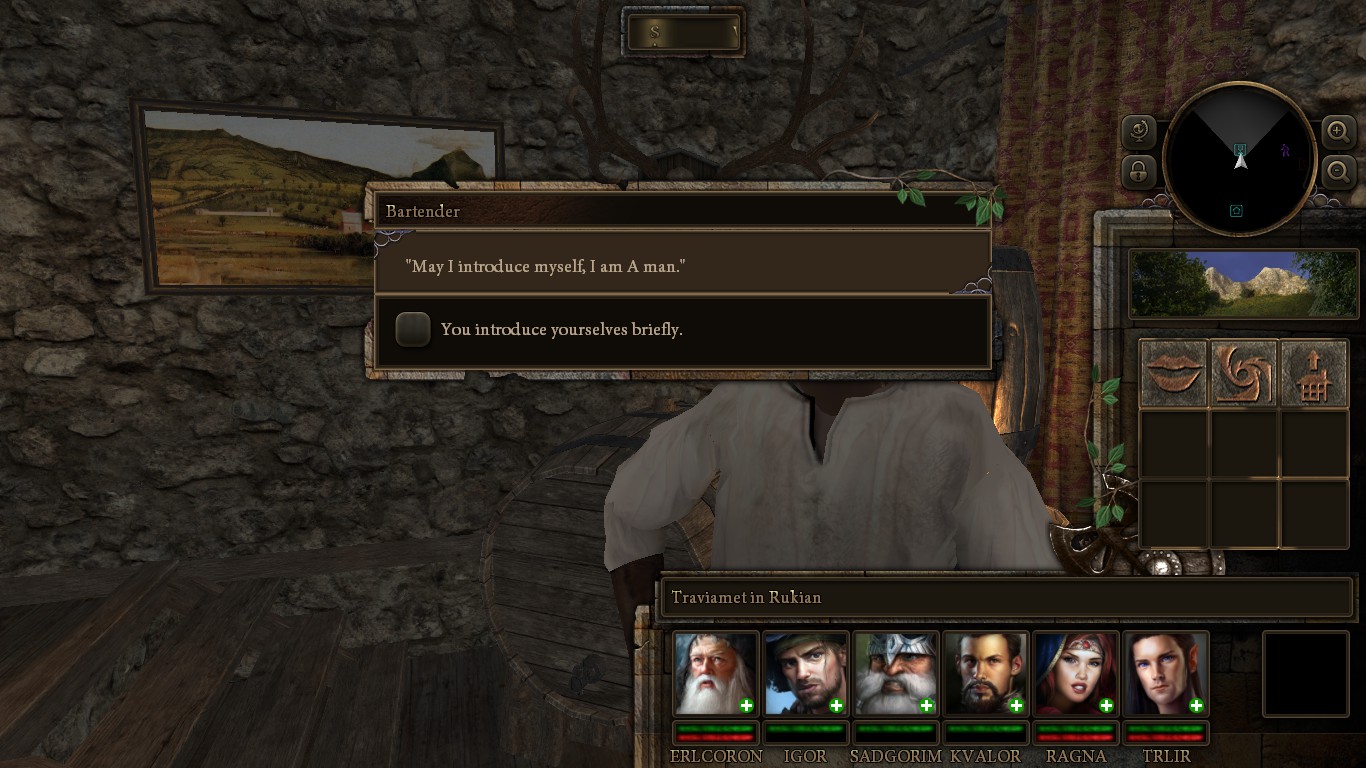Click the green plus on Ragna's portrait

[1106, 706]
